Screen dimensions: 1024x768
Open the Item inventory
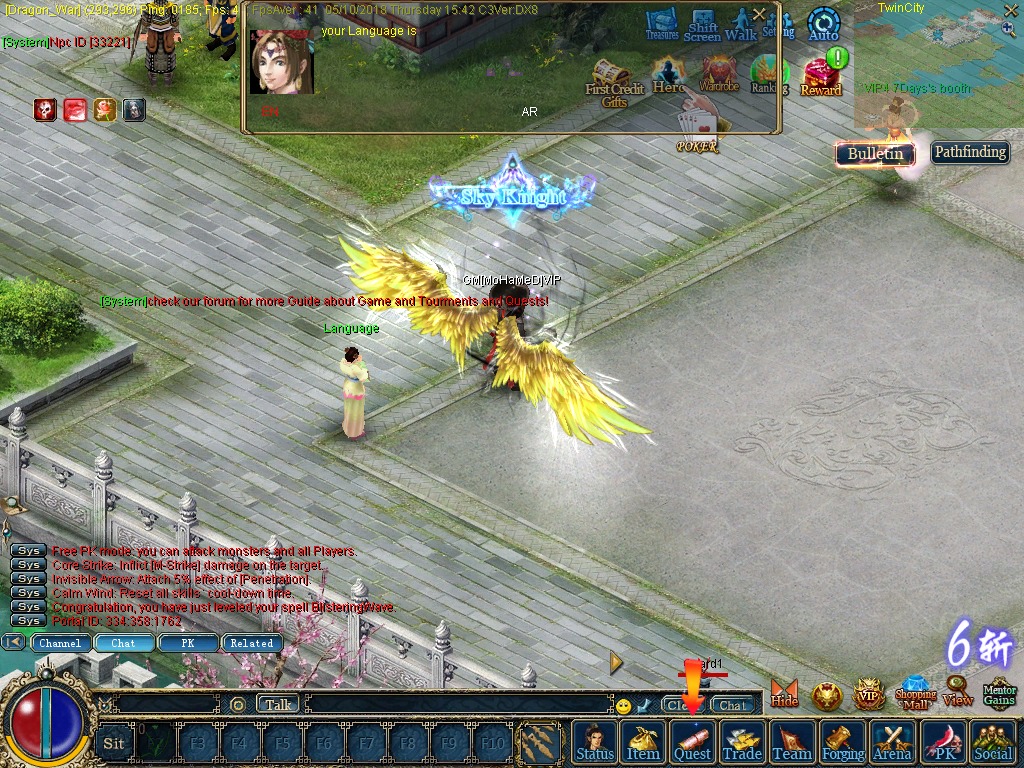[x=643, y=742]
